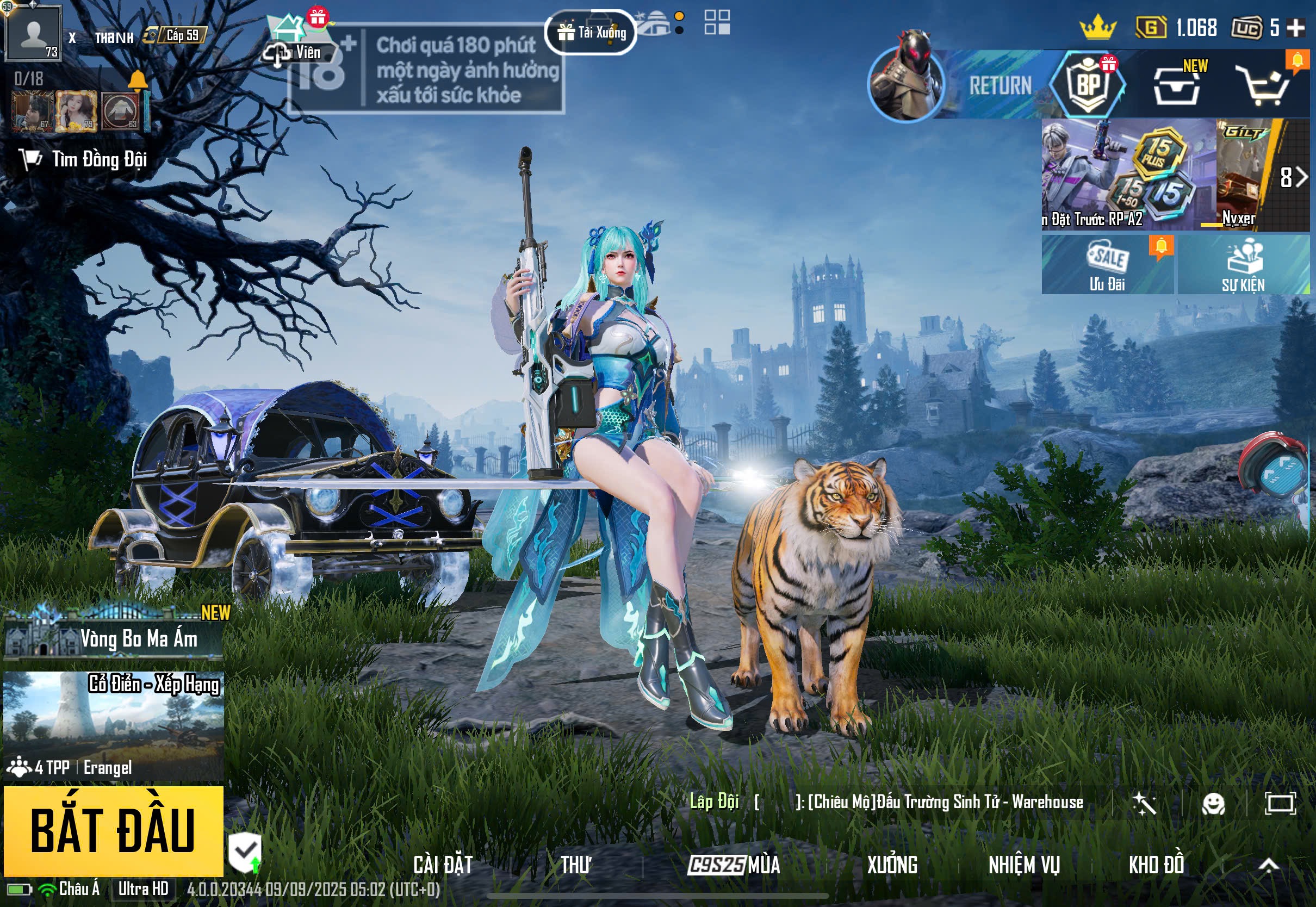
Task: Open the NHIỆM VỤ missions menu
Action: coord(1023,865)
